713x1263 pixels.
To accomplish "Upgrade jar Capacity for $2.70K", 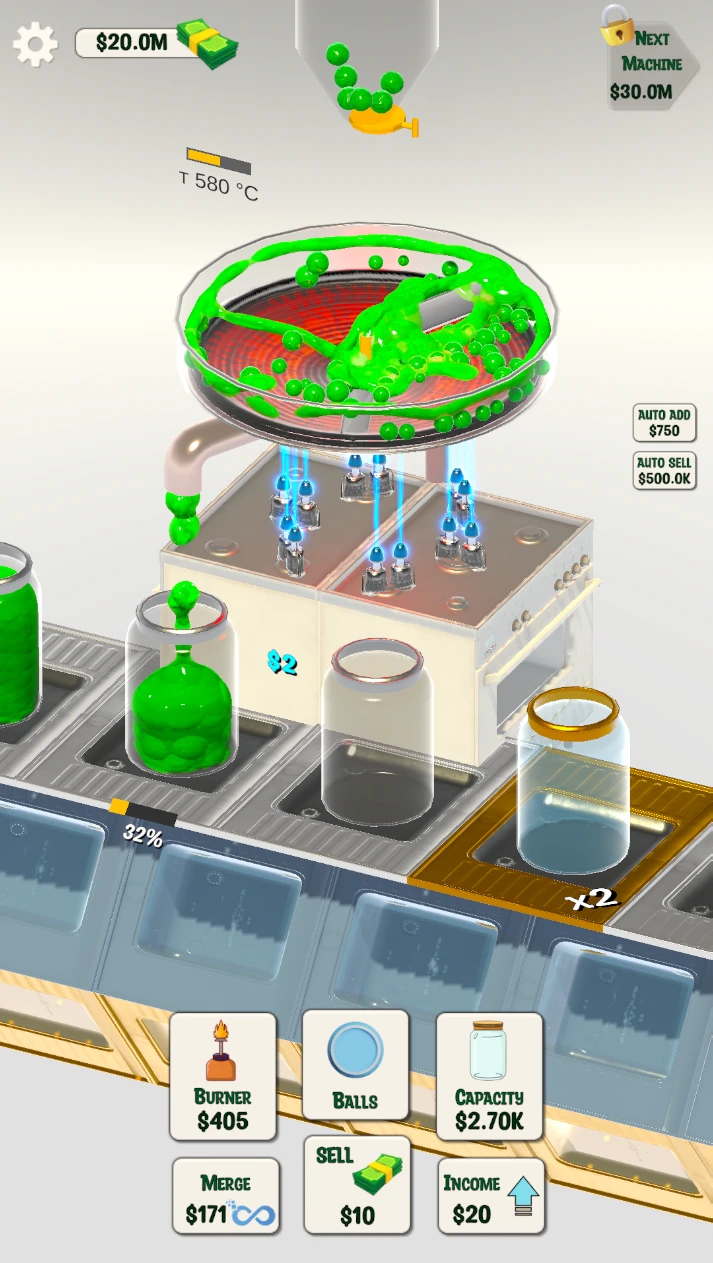I will (489, 1076).
